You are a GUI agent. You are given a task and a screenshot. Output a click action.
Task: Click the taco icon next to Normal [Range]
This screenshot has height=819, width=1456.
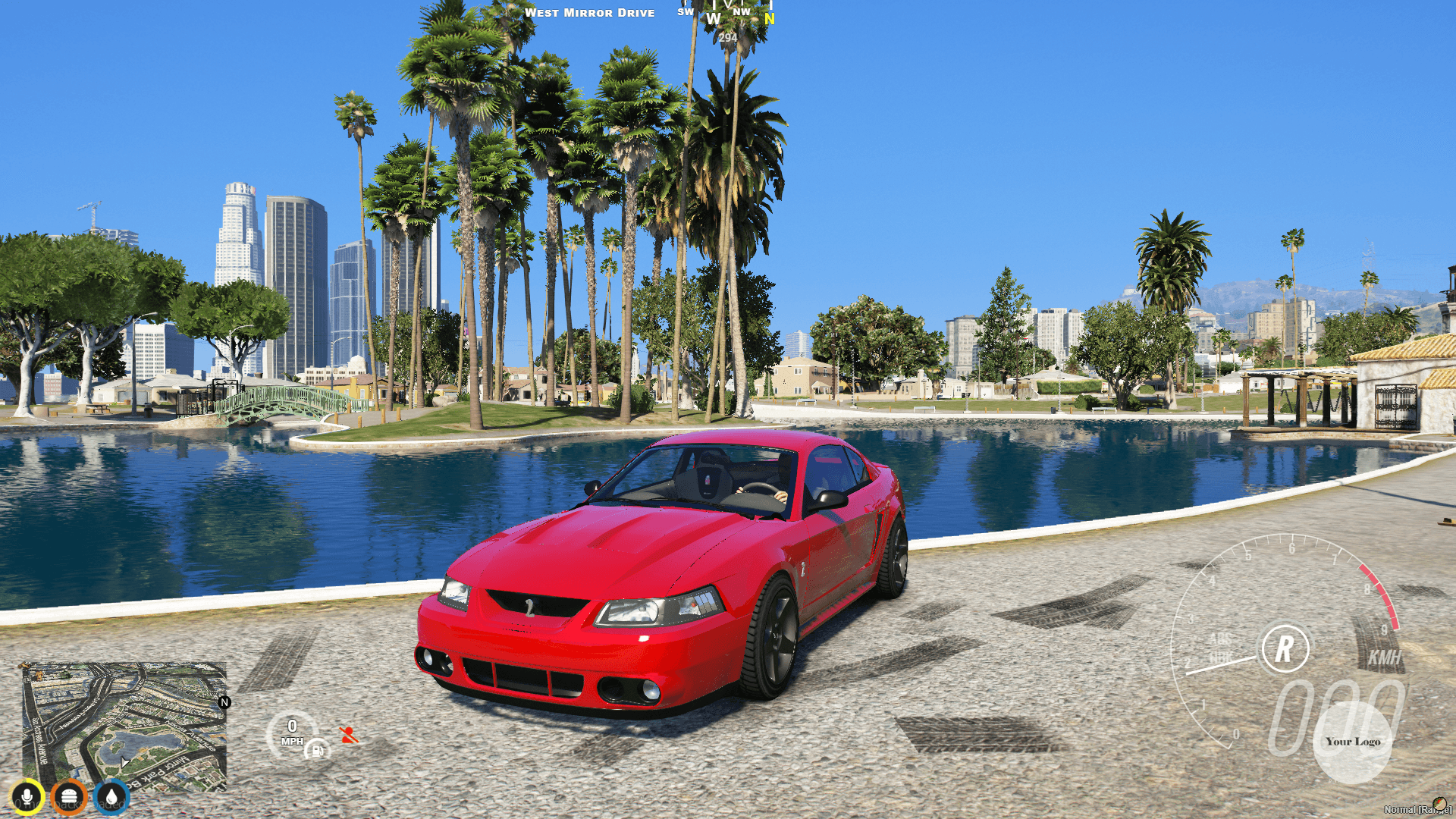[x=1439, y=804]
